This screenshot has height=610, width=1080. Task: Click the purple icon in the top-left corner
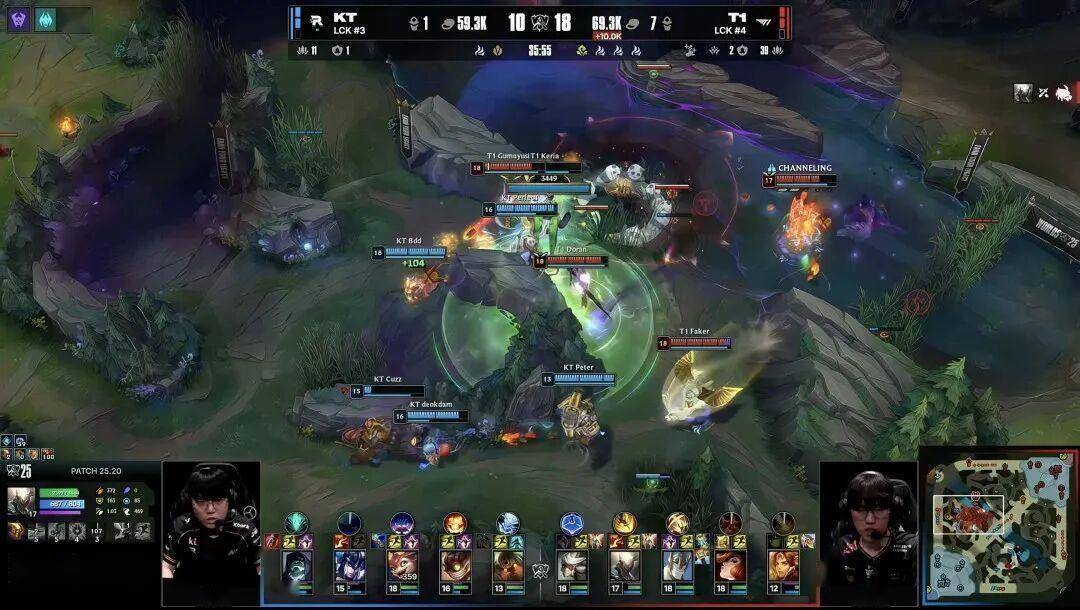[x=19, y=19]
